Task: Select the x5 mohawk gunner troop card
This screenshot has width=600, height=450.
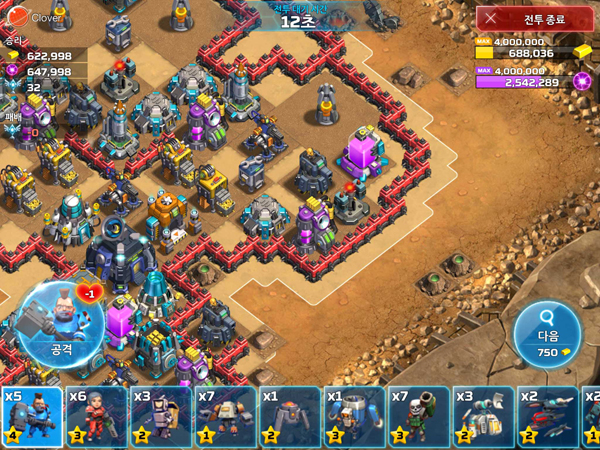Action: [31, 417]
